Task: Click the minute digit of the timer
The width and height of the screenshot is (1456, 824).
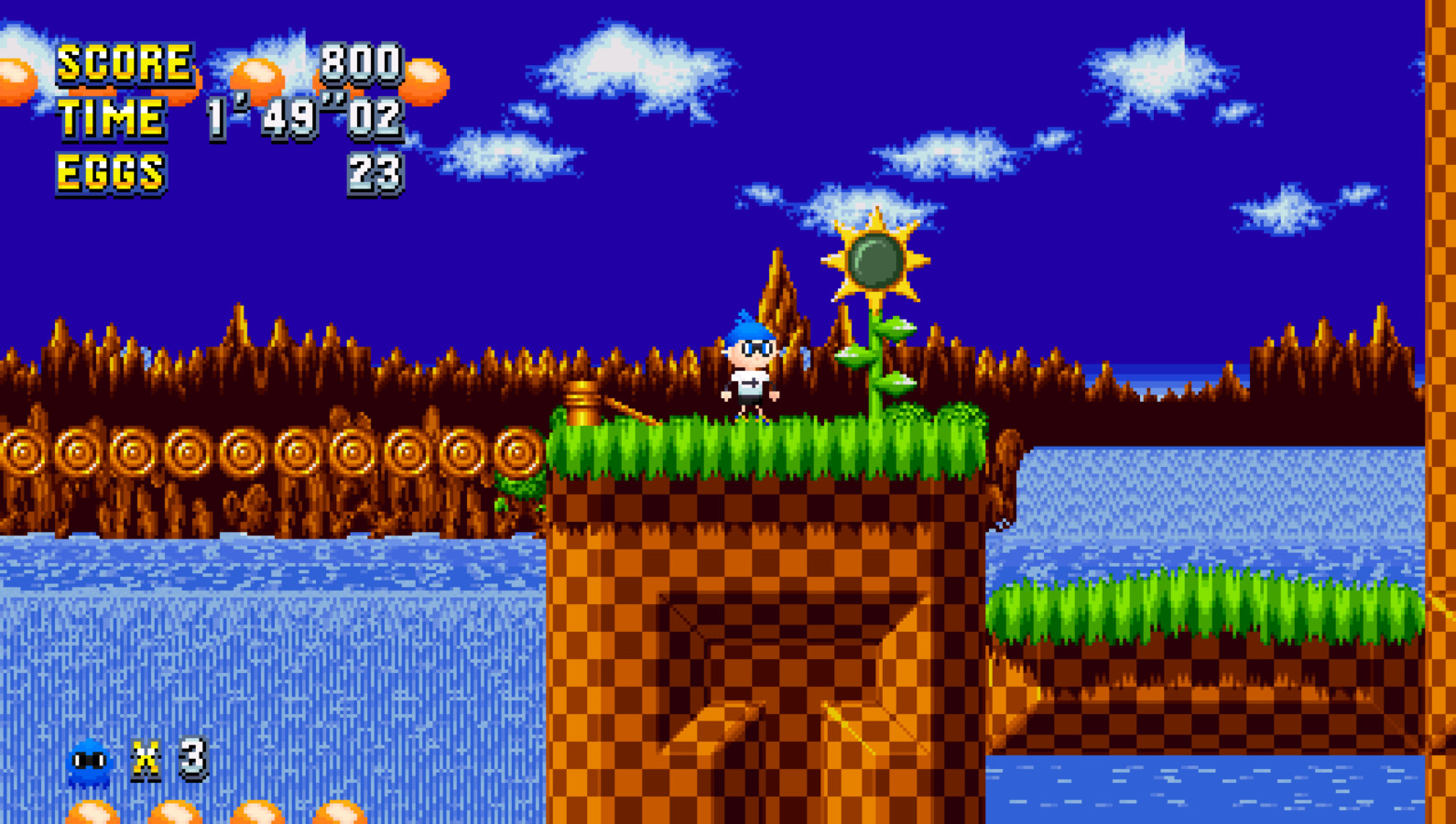Action: click(217, 117)
